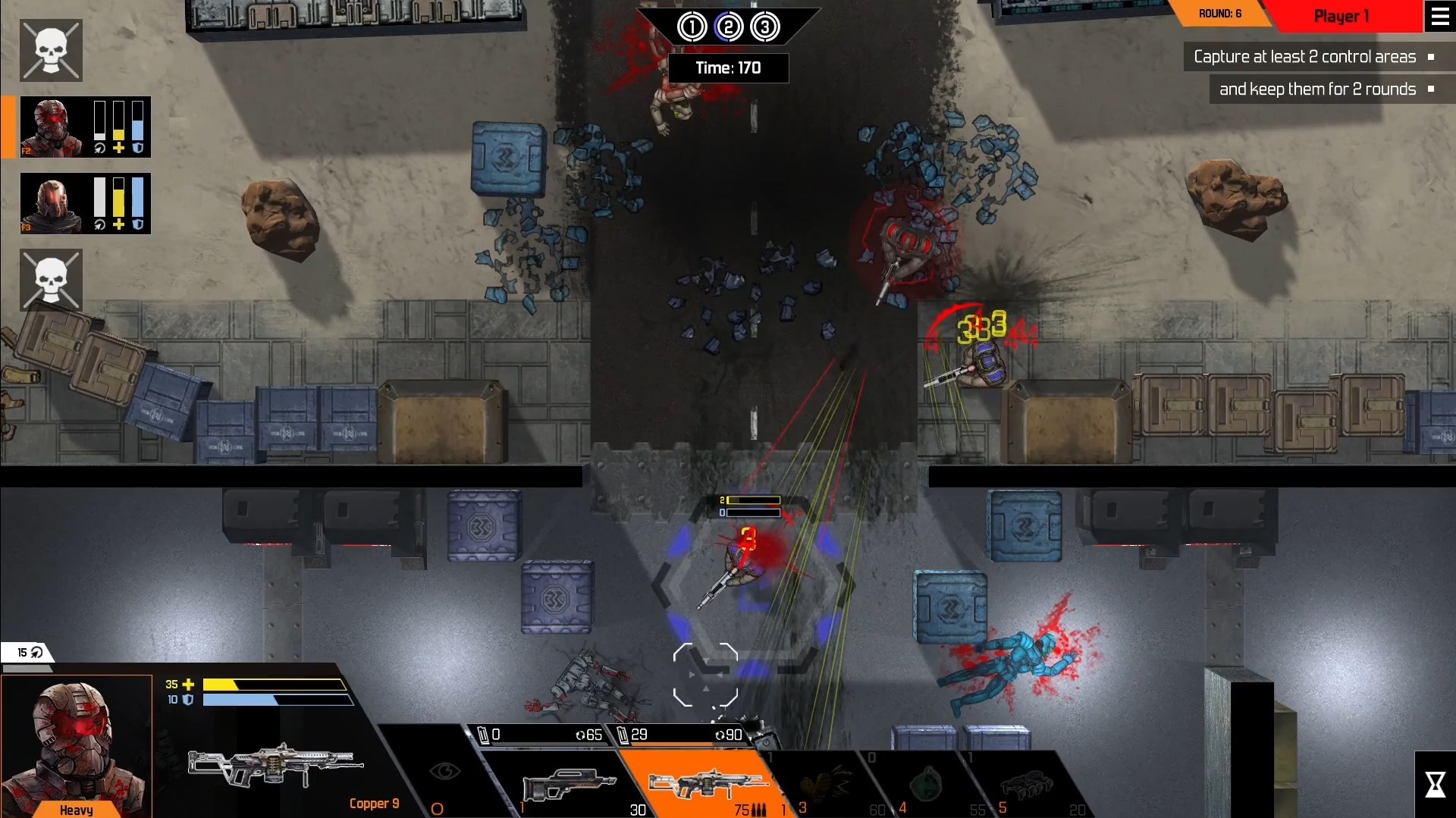This screenshot has width=1456, height=818.
Task: Check the 'and keep them for 2 rounds' objective box
Action: 1431,89
